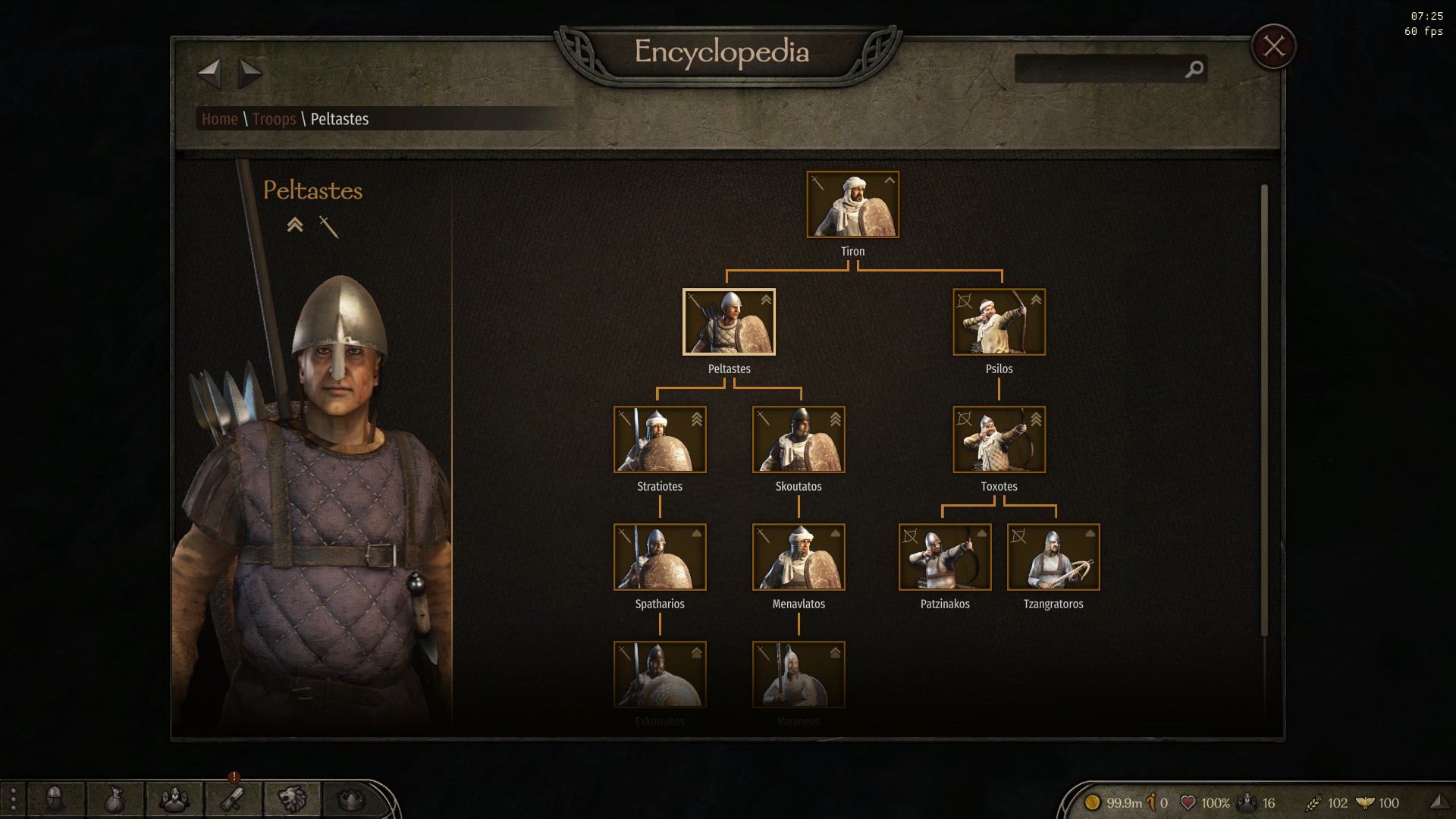Open the Home breadcrumb link
This screenshot has width=1456, height=819.
click(220, 119)
